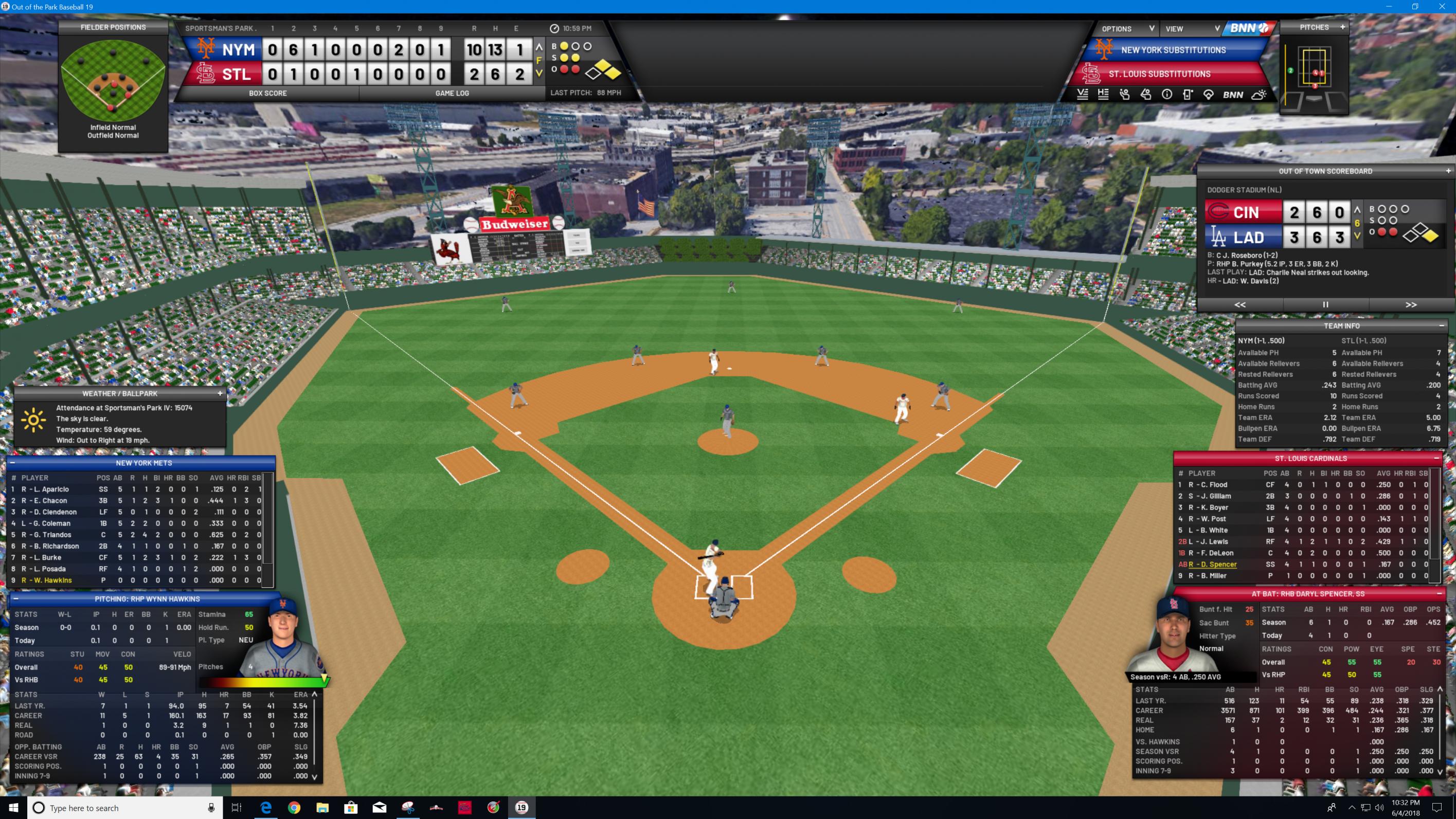The width and height of the screenshot is (1456, 819).
Task: Show previous out-of-town game
Action: click(1239, 305)
